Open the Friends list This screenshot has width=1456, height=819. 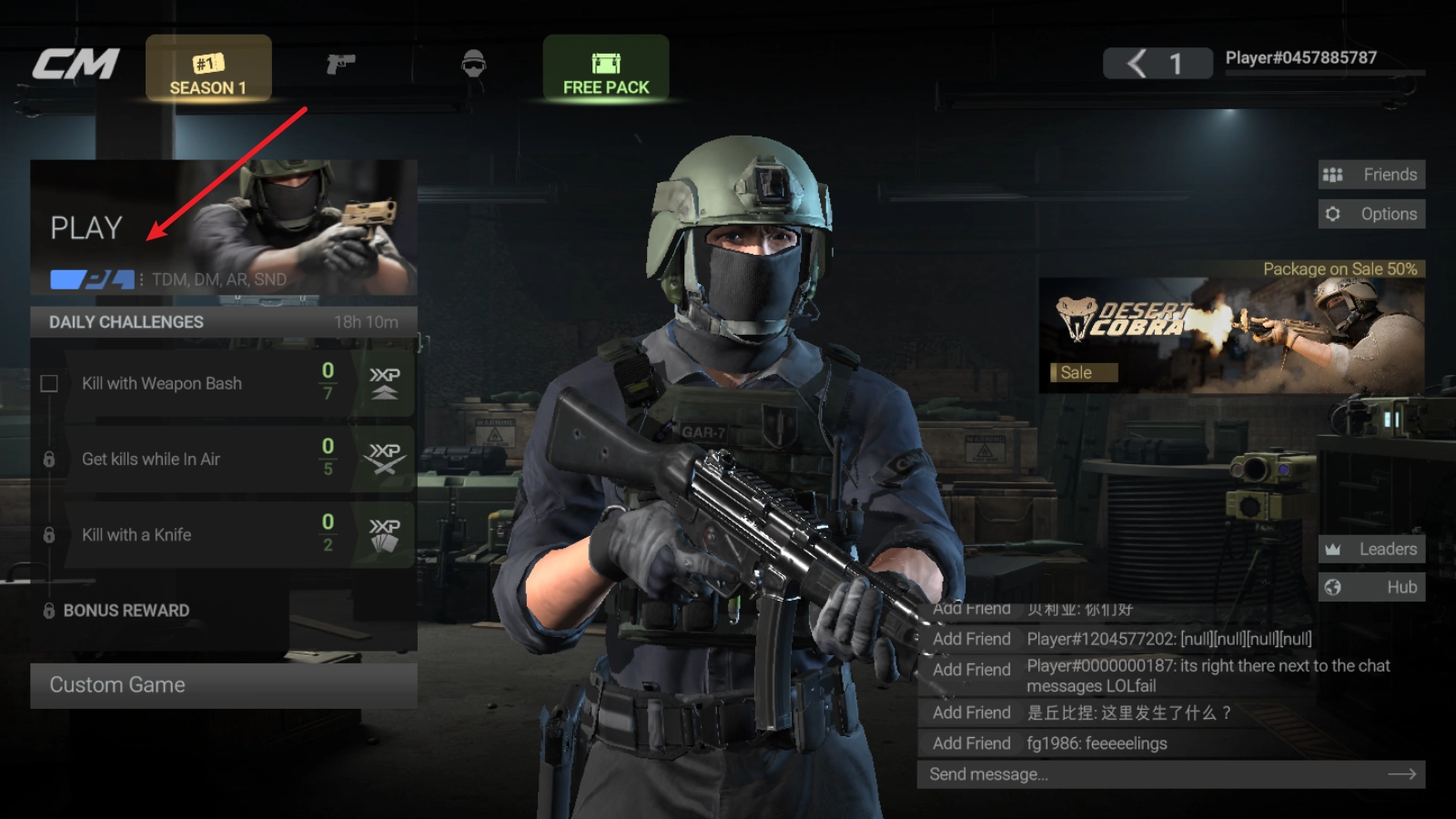1371,175
